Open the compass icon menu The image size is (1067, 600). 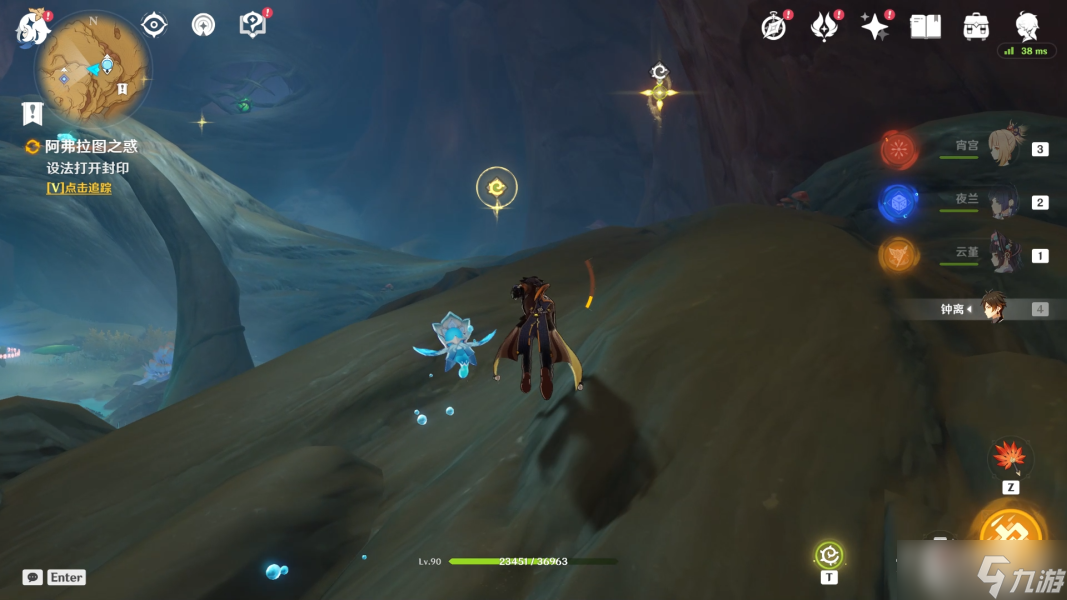coord(774,27)
